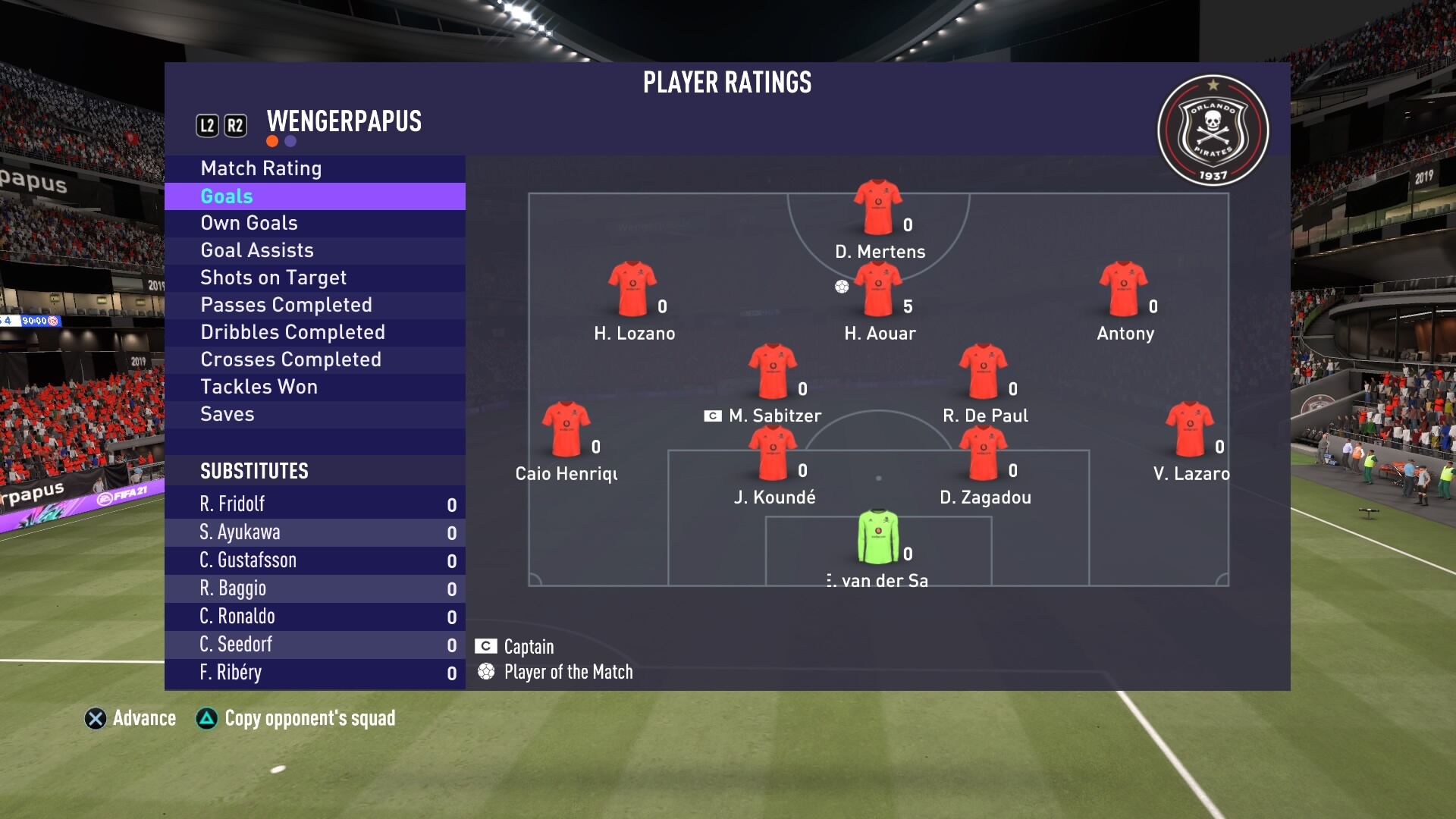
Task: Choose the Saves stat entry
Action: click(x=227, y=414)
